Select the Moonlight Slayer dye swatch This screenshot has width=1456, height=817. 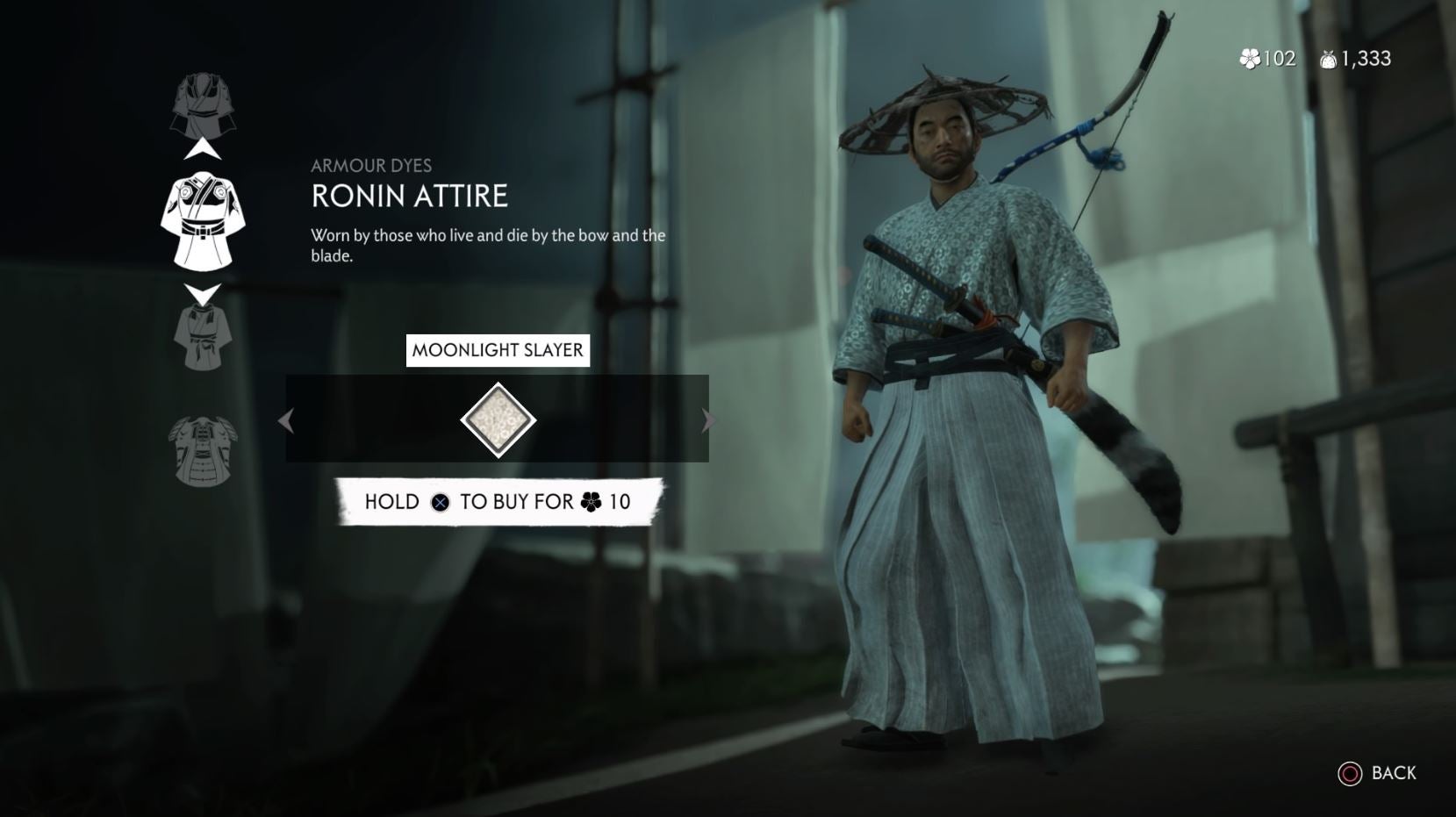coord(498,419)
